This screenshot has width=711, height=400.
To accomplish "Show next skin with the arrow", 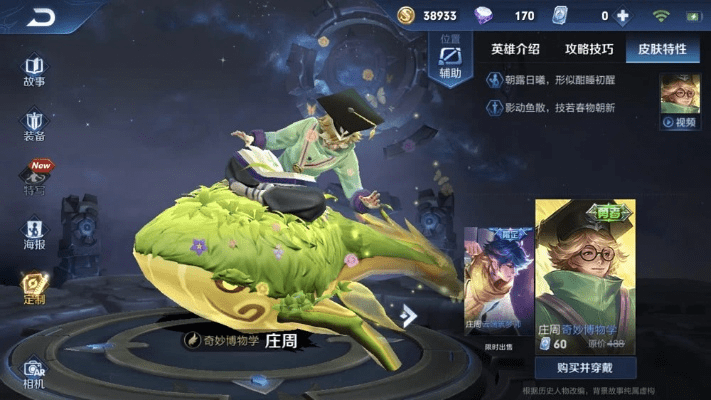I will pos(408,316).
